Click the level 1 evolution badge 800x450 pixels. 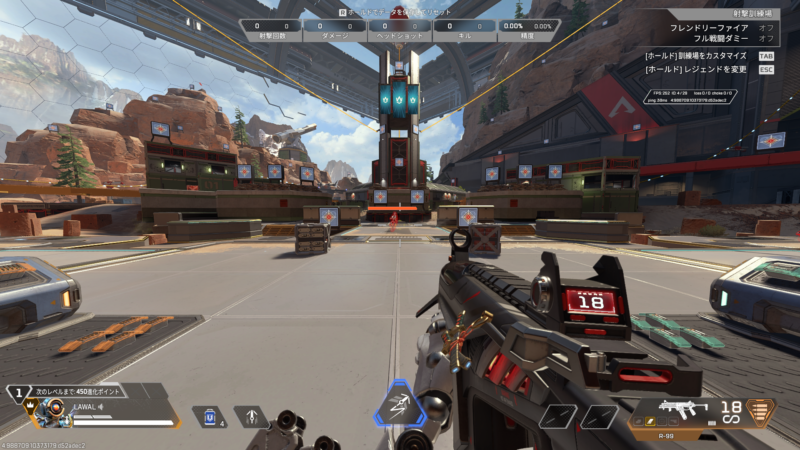(17, 392)
